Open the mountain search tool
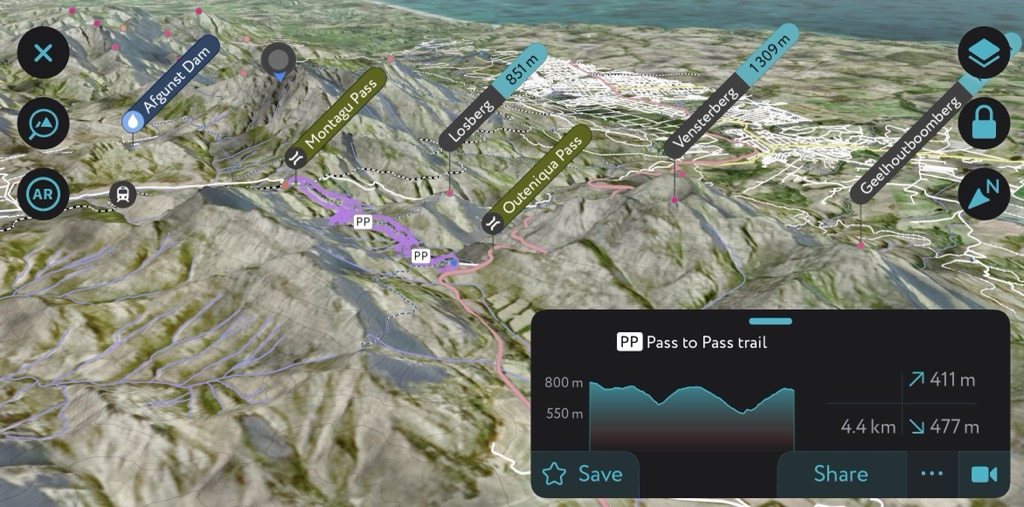The image size is (1024, 507). [x=43, y=124]
